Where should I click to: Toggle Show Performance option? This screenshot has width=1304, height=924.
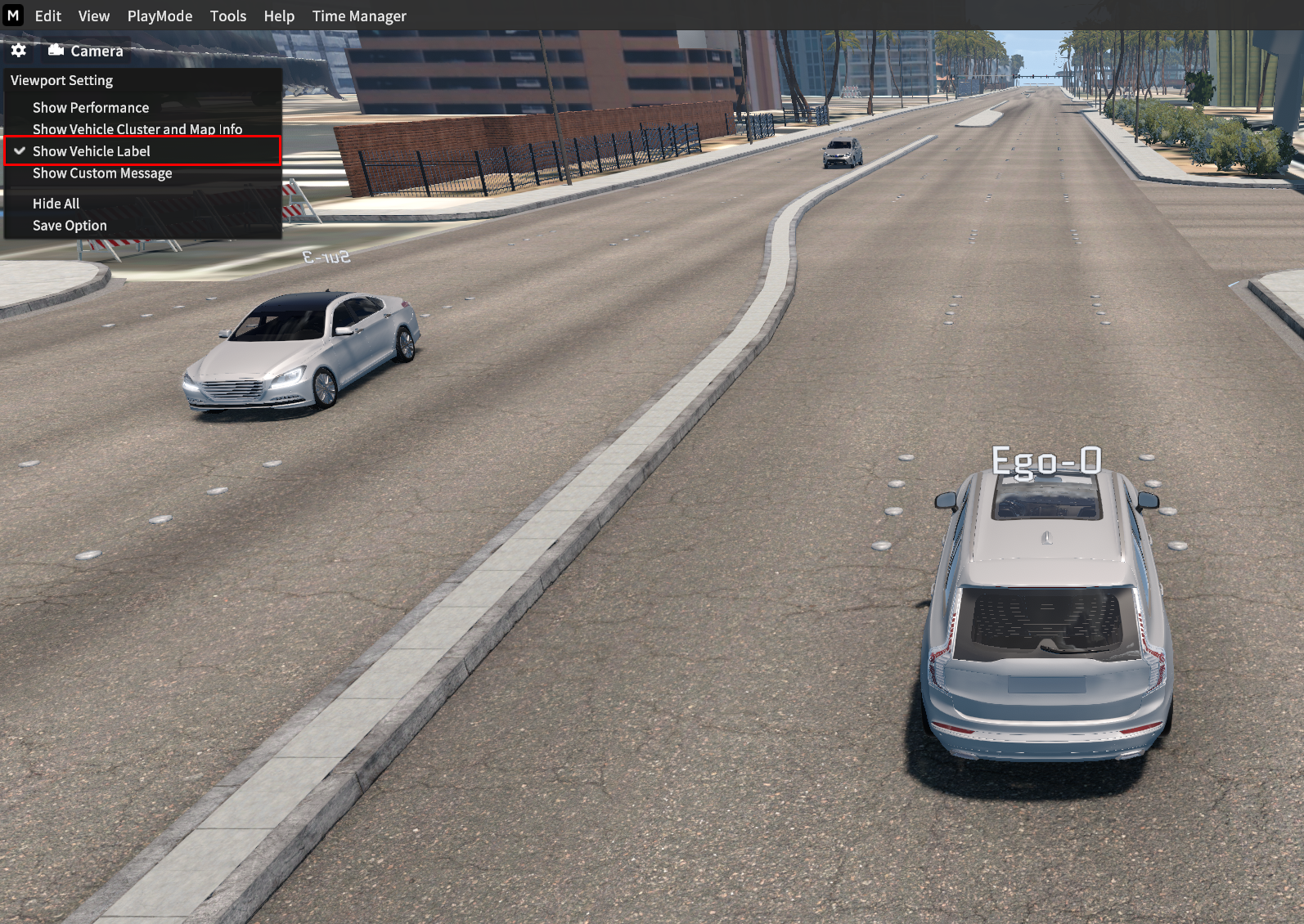click(91, 108)
